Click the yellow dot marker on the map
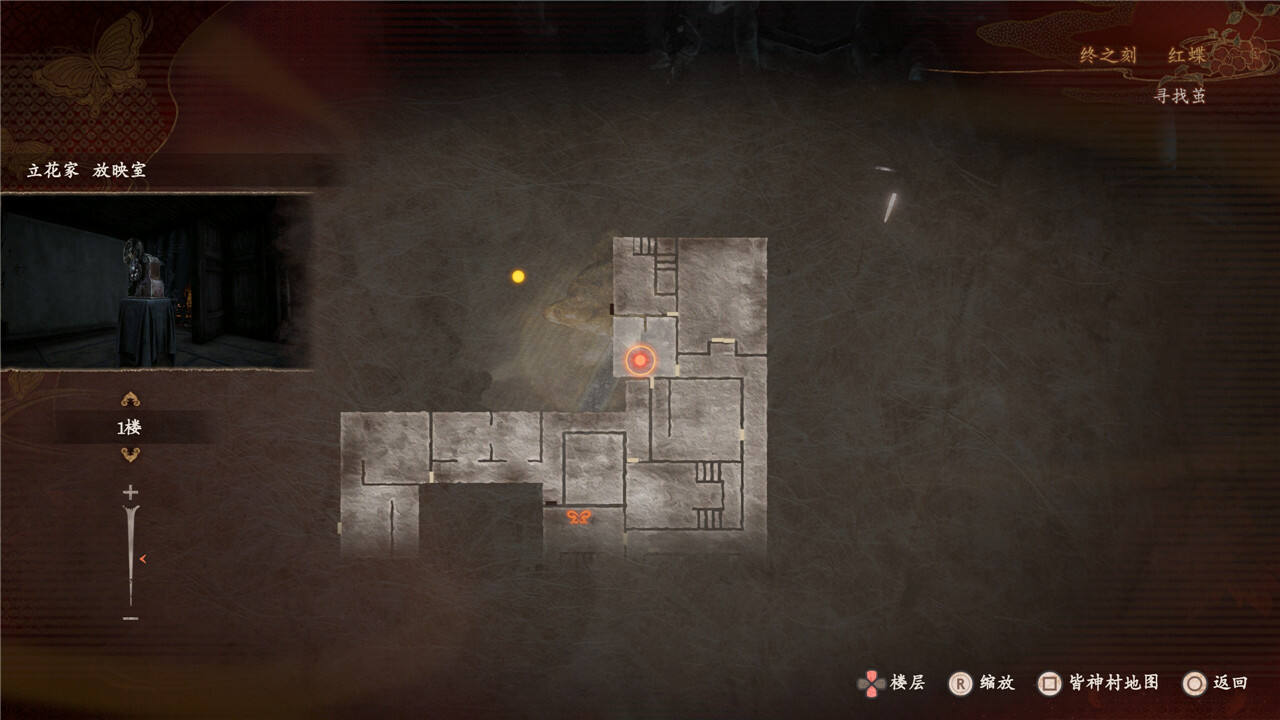The image size is (1280, 720). pos(518,276)
